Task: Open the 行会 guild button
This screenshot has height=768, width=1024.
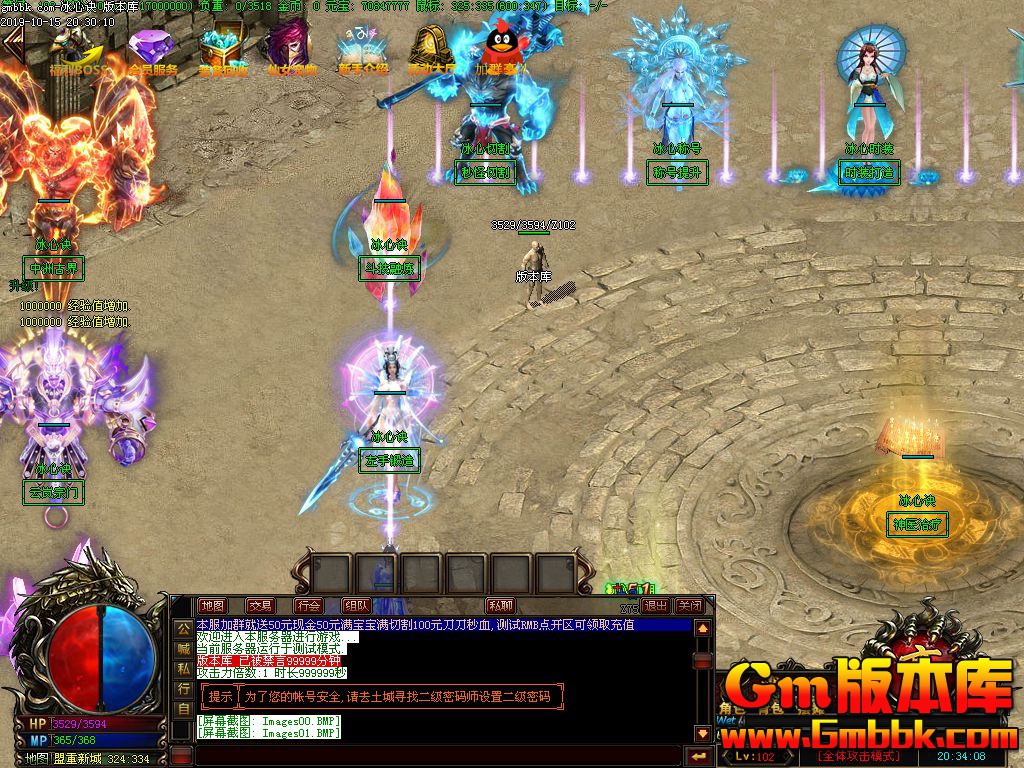Action: pos(309,605)
